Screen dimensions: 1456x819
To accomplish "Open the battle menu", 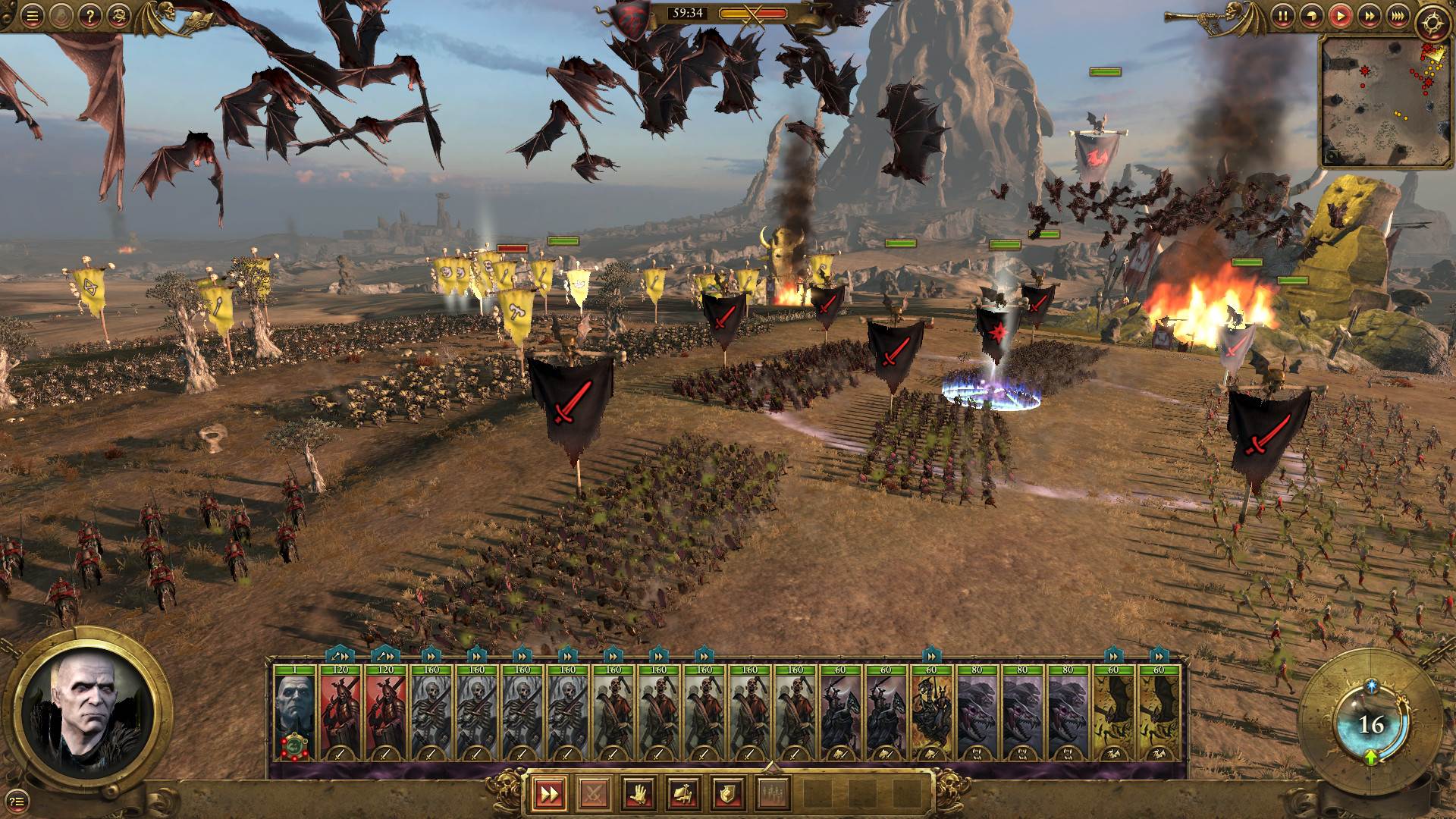I will coord(32,17).
